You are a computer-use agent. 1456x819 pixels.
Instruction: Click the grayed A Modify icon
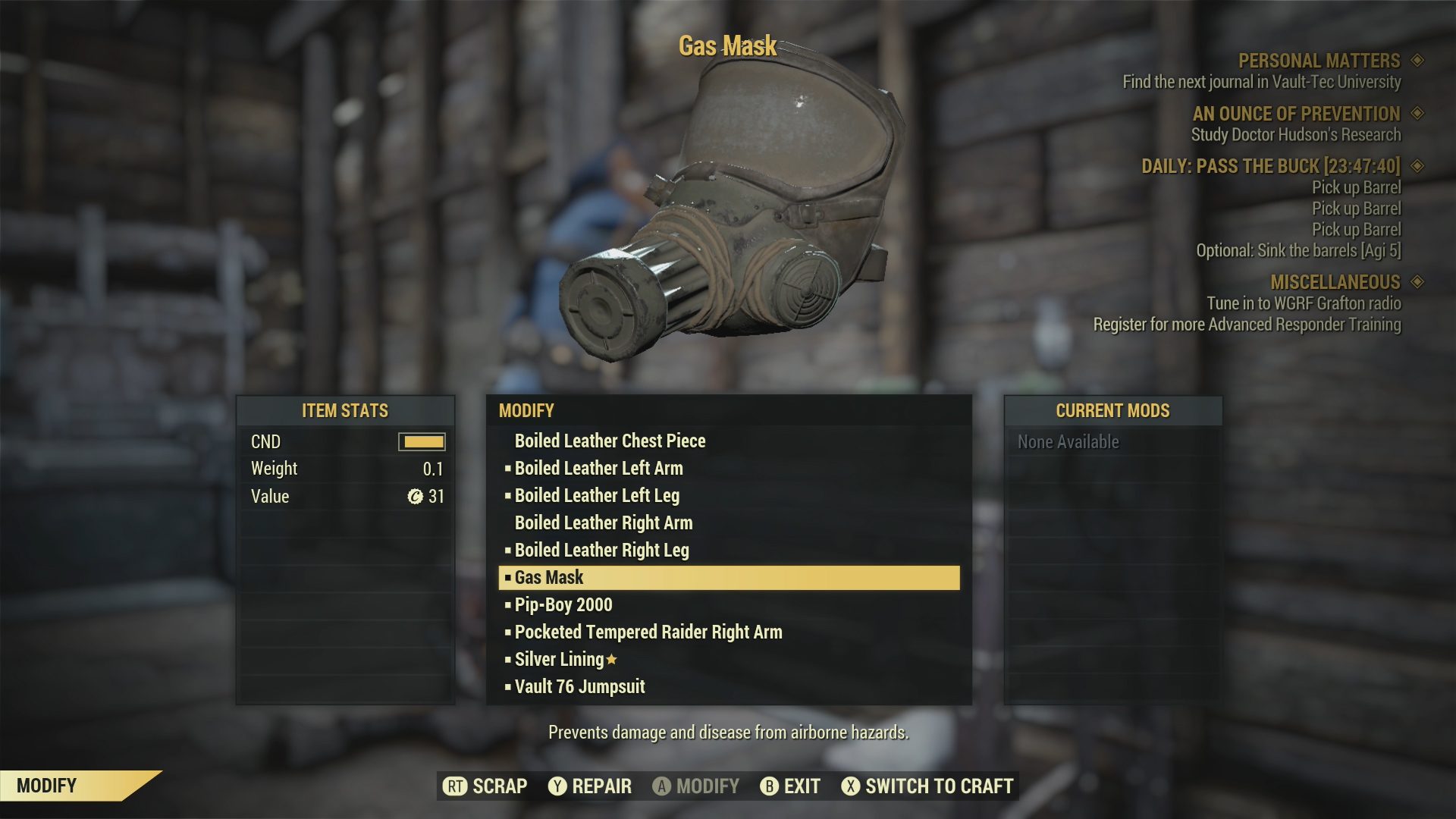tap(662, 786)
